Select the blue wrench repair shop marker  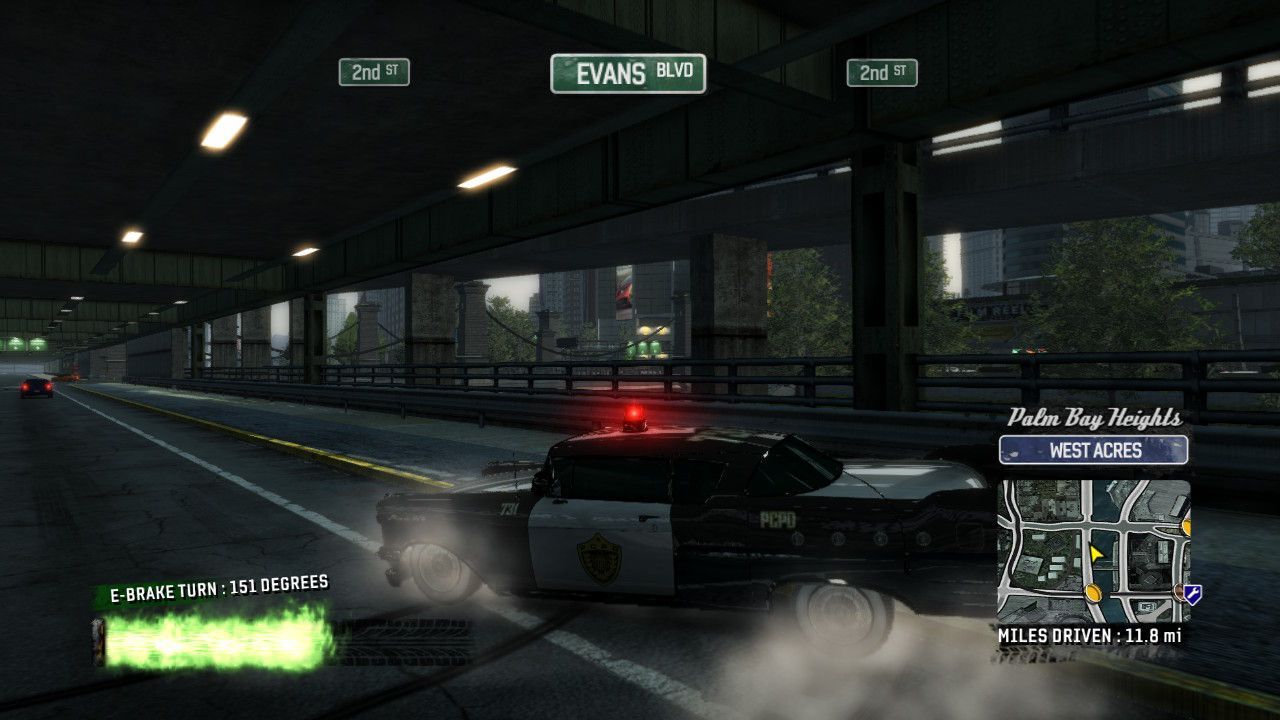(x=1191, y=594)
